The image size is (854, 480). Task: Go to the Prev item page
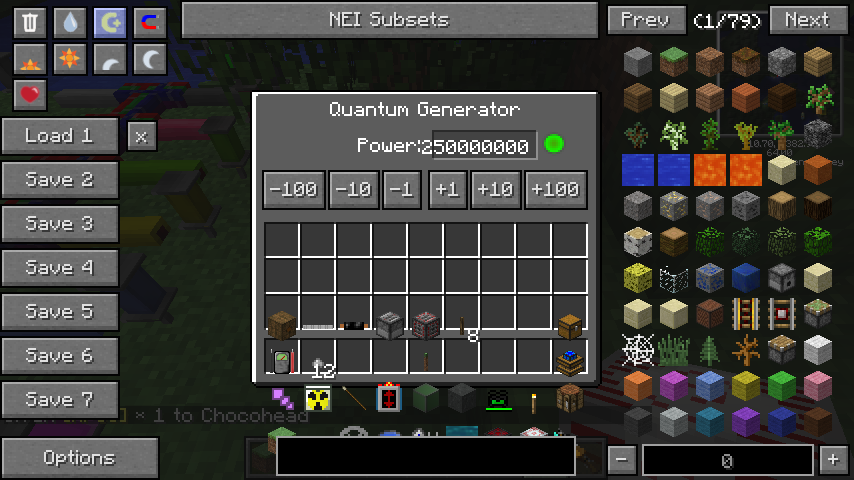point(645,19)
